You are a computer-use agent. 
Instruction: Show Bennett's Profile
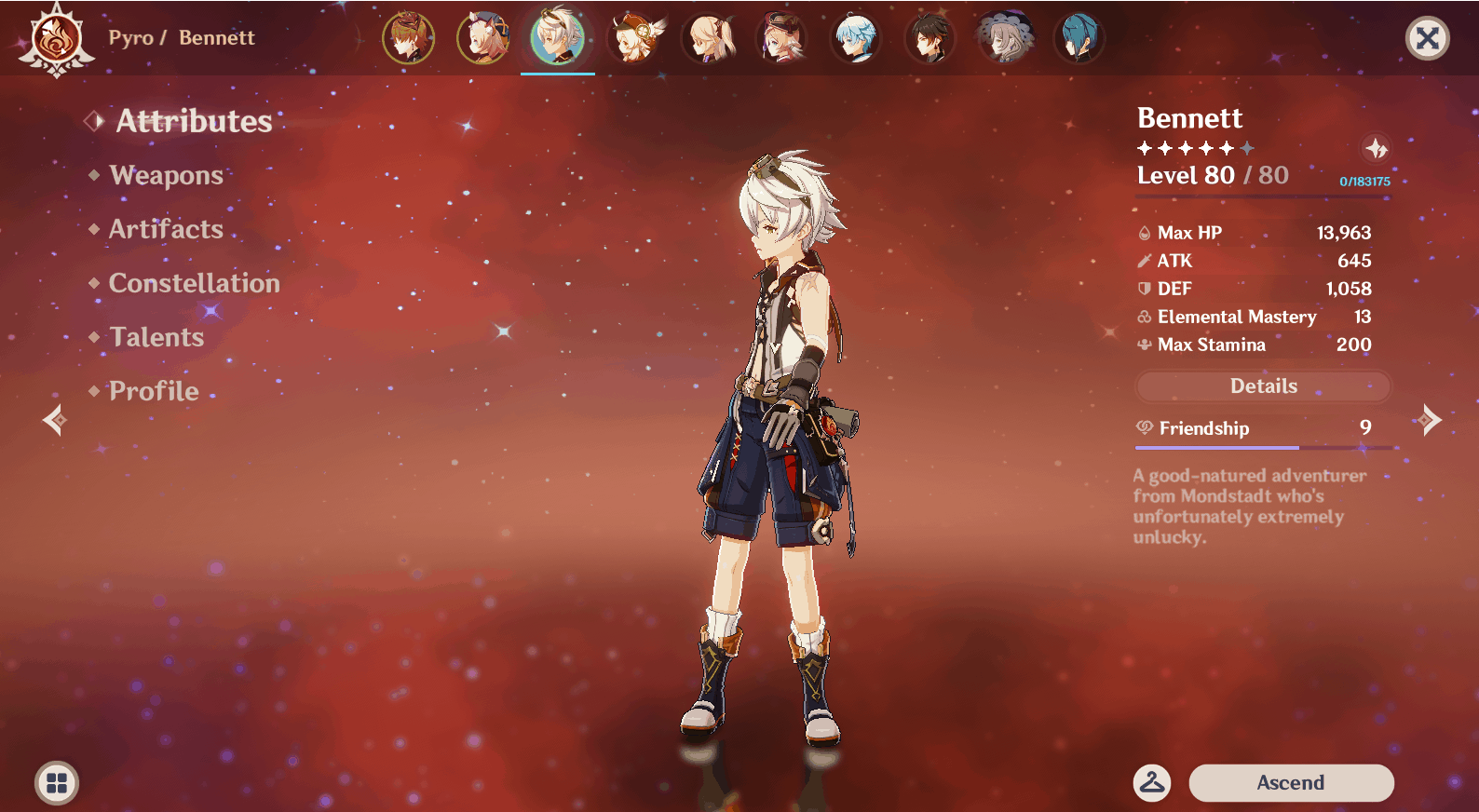154,391
